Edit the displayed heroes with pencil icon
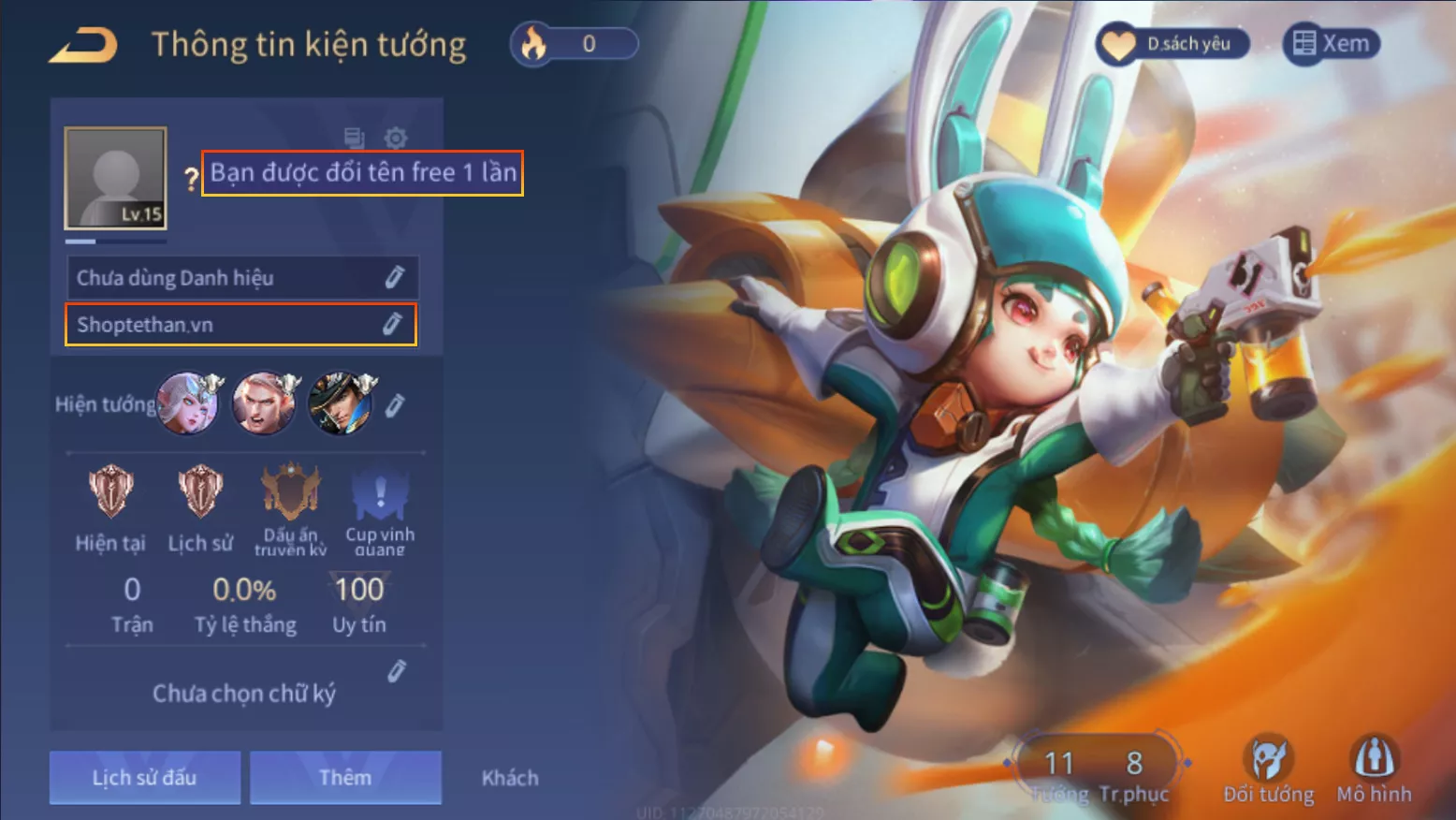Viewport: 1456px width, 820px height. coord(395,405)
